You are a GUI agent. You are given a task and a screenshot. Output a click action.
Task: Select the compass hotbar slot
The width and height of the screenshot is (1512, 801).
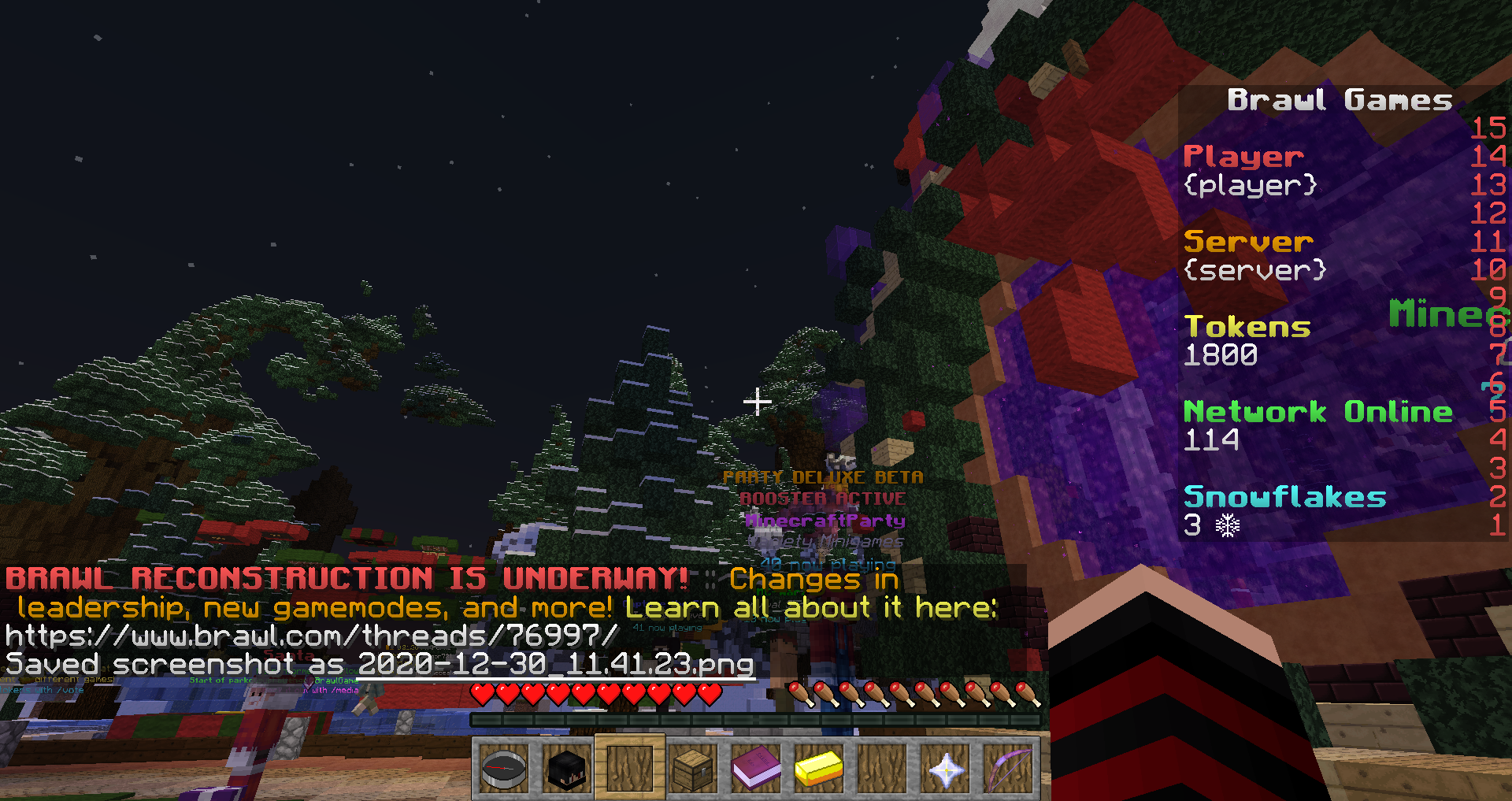coord(504,768)
